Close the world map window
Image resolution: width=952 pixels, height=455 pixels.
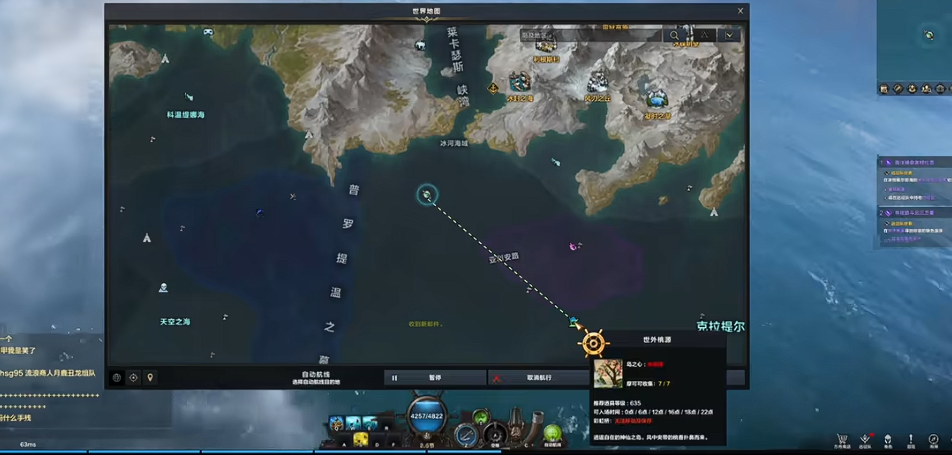tap(741, 11)
